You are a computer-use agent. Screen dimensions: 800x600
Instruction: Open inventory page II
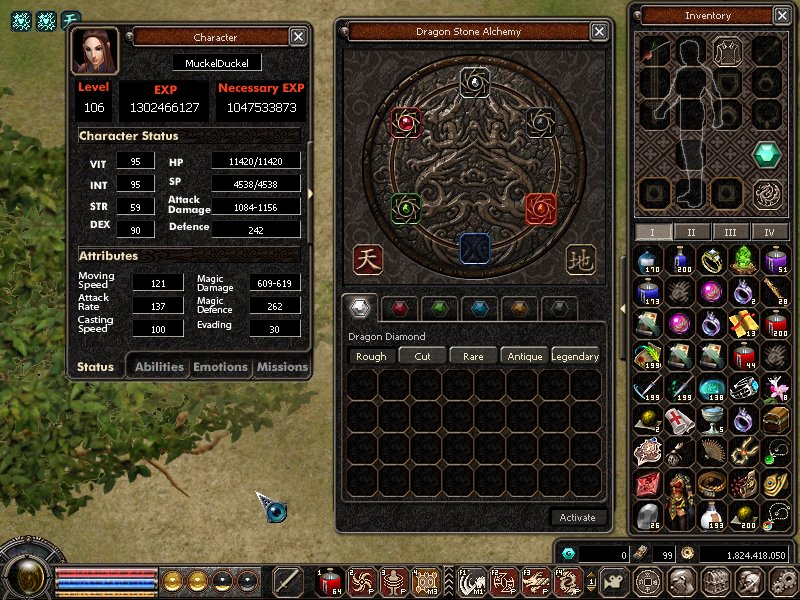690,232
